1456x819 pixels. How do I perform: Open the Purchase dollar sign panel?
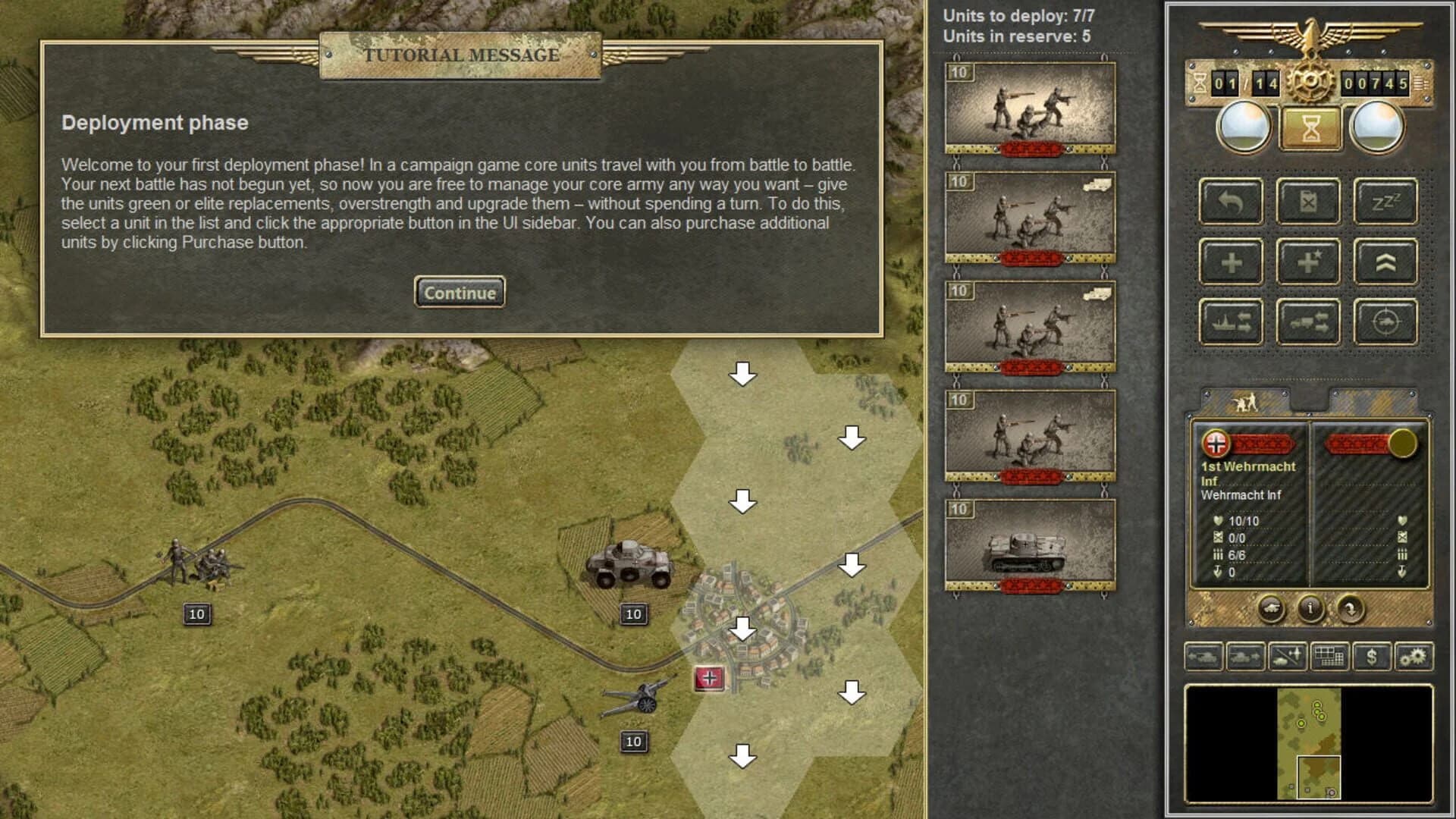[1372, 657]
